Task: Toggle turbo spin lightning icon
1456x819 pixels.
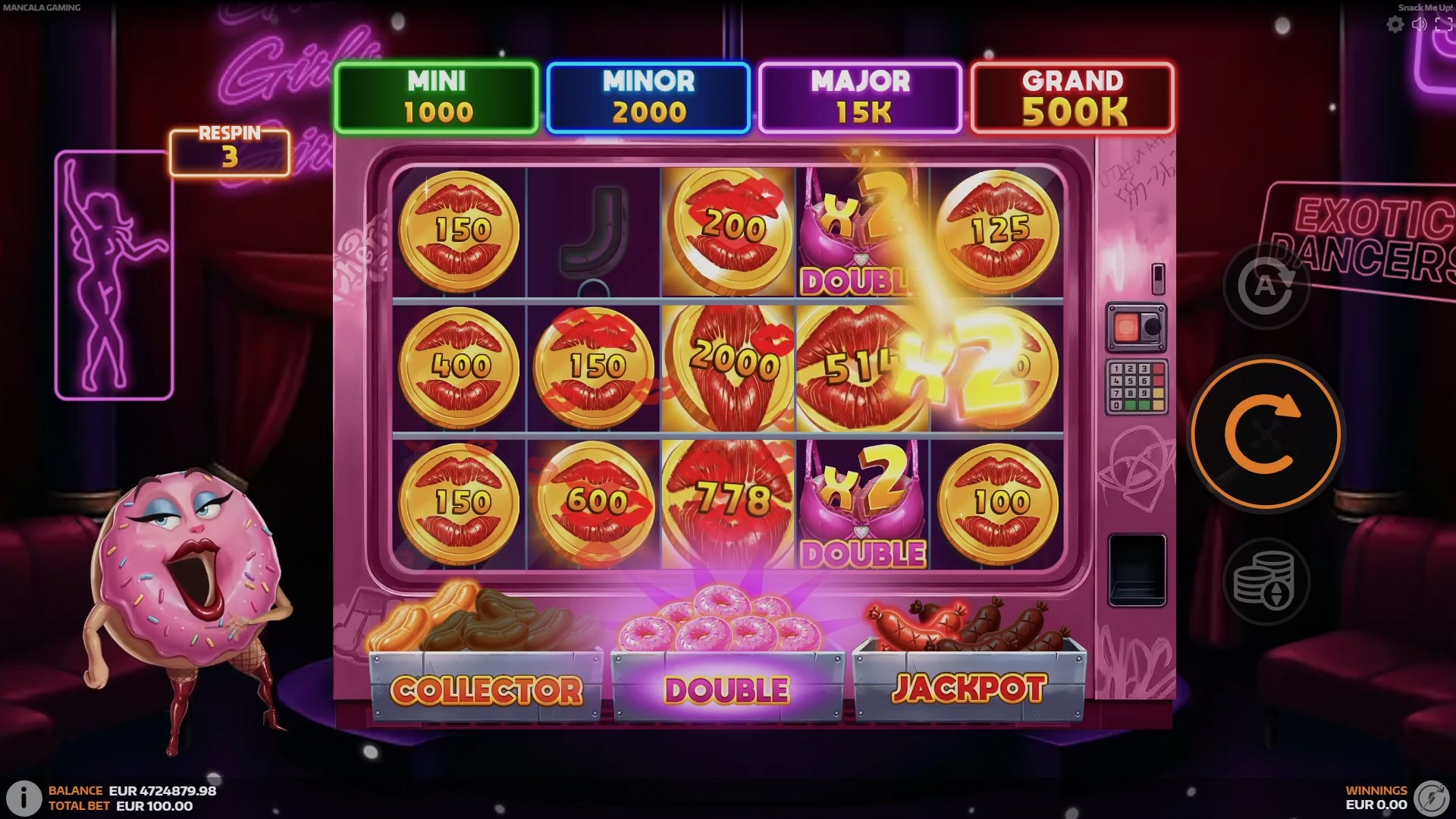Action: tap(1432, 798)
